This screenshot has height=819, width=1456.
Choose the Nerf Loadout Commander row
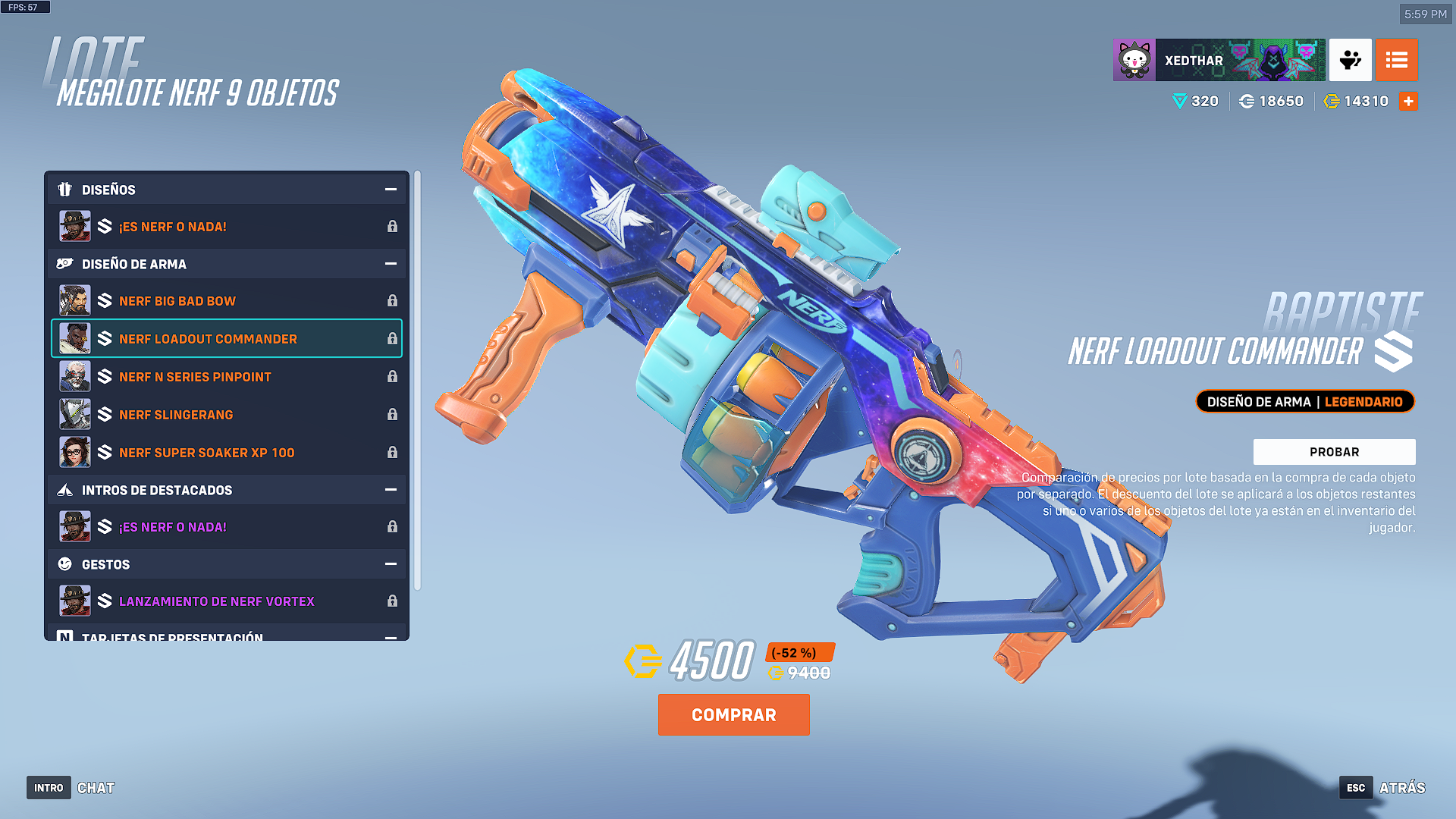tap(226, 339)
